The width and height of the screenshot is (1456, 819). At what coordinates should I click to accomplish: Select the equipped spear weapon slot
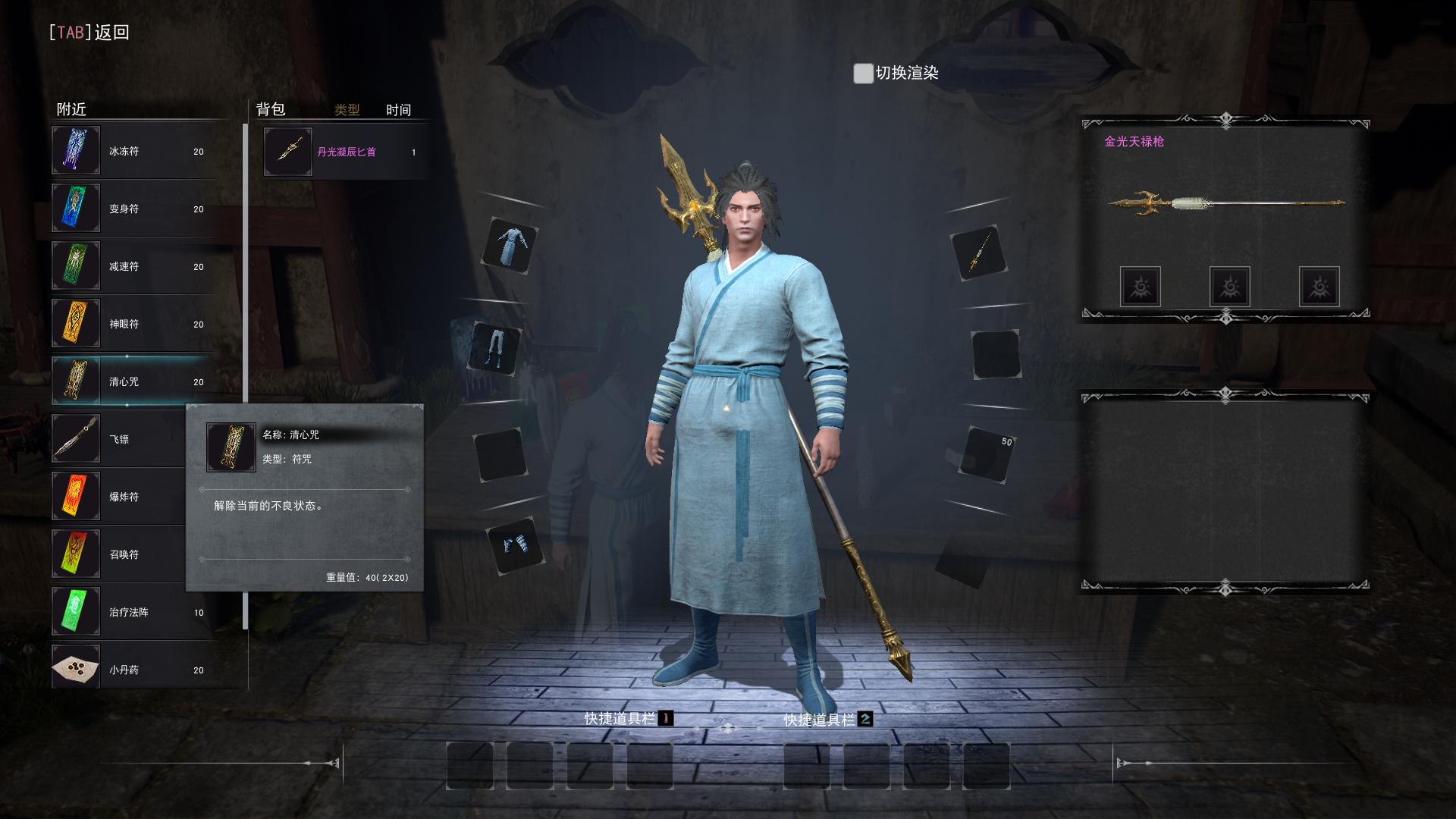978,253
